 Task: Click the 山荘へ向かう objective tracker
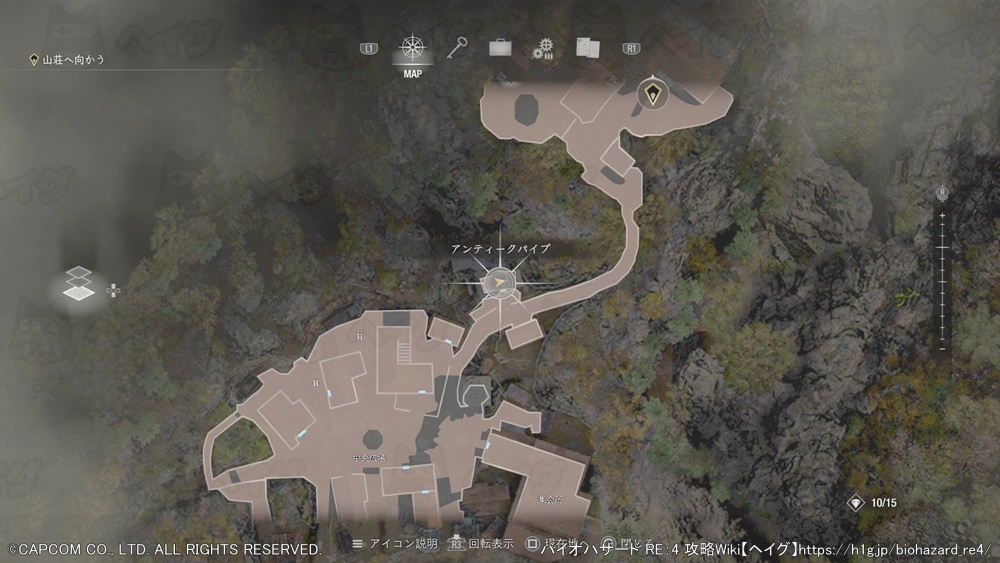coord(68,60)
